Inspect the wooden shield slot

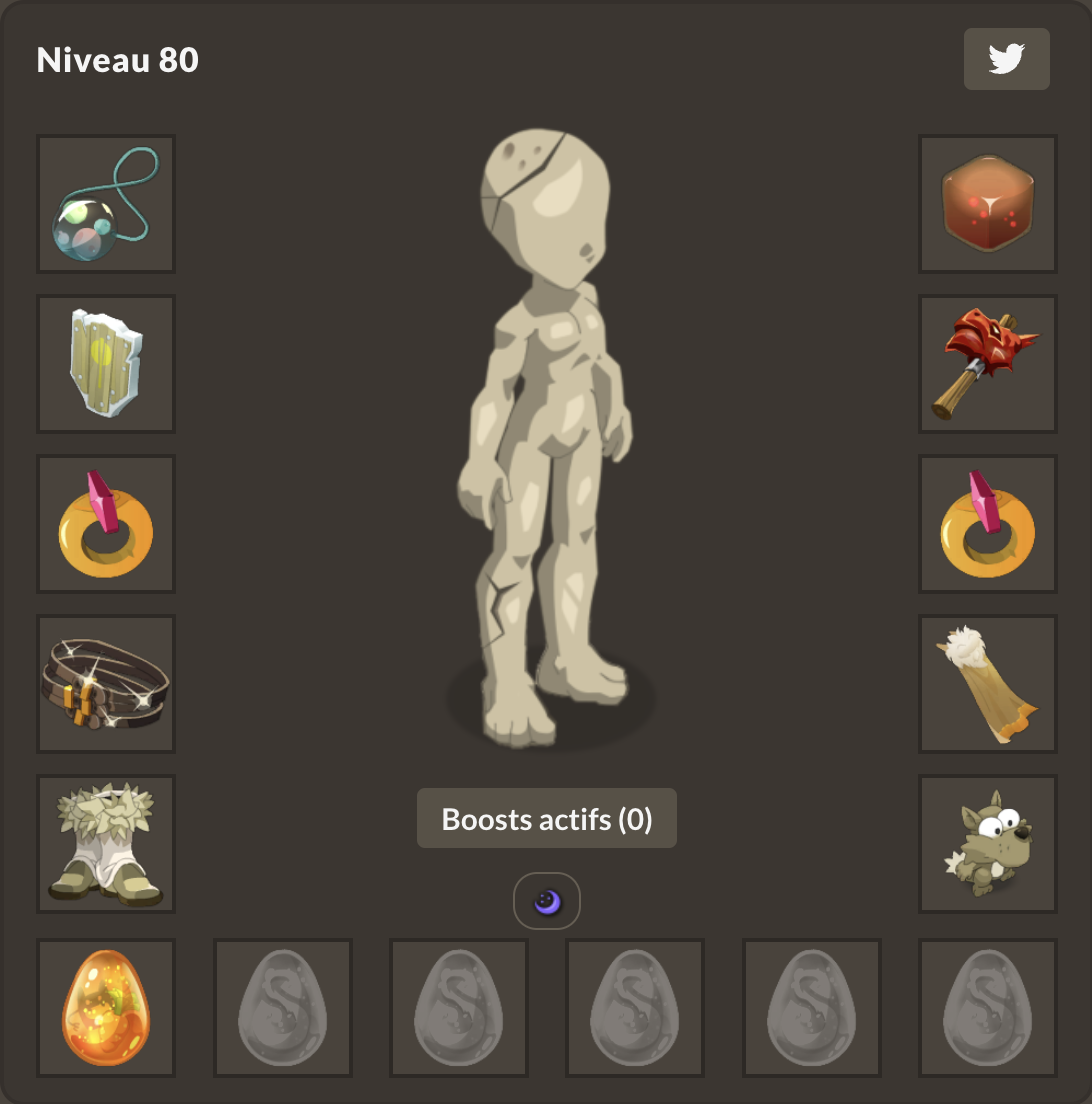[106, 364]
